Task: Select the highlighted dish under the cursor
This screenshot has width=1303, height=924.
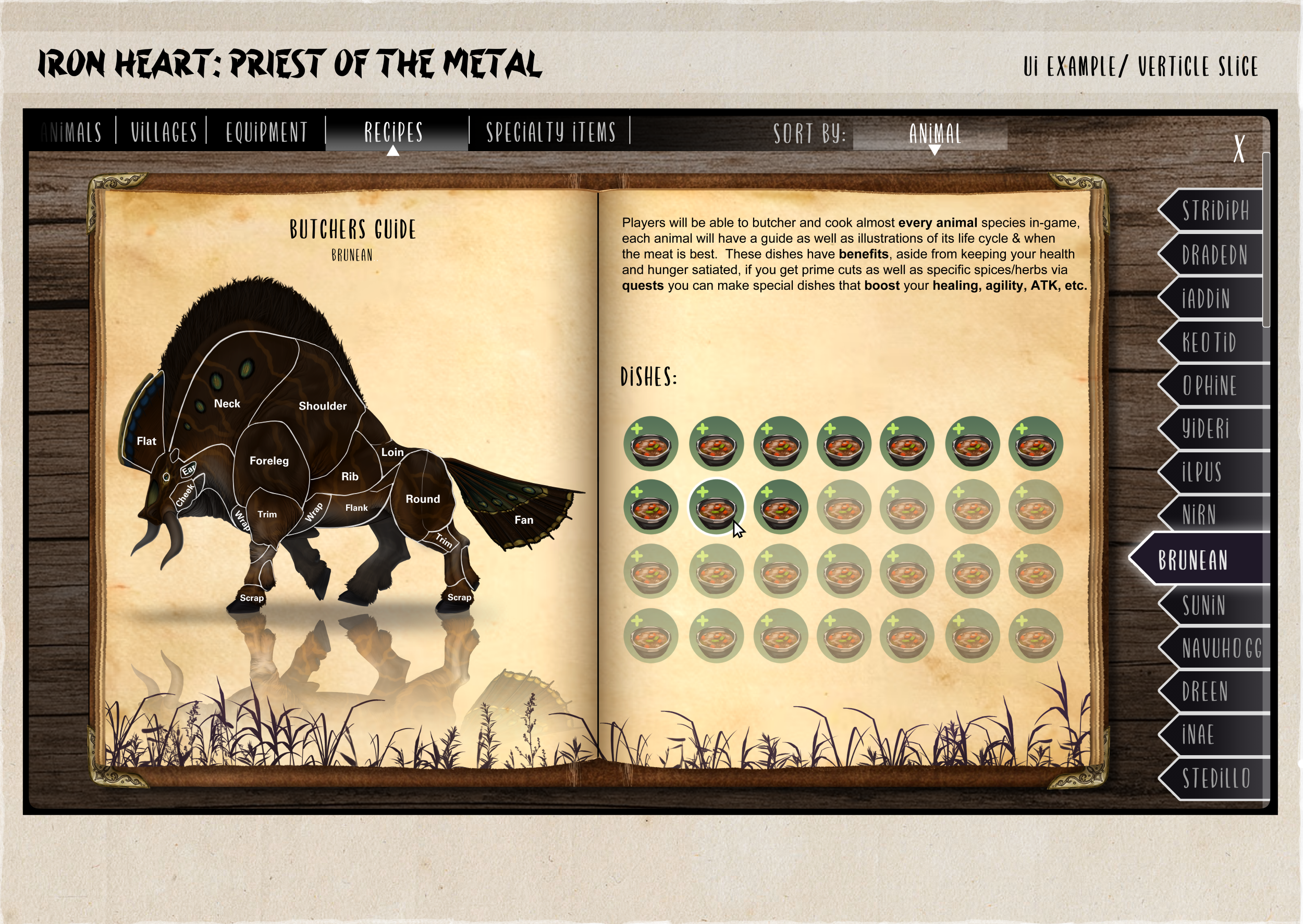Action: (x=716, y=507)
